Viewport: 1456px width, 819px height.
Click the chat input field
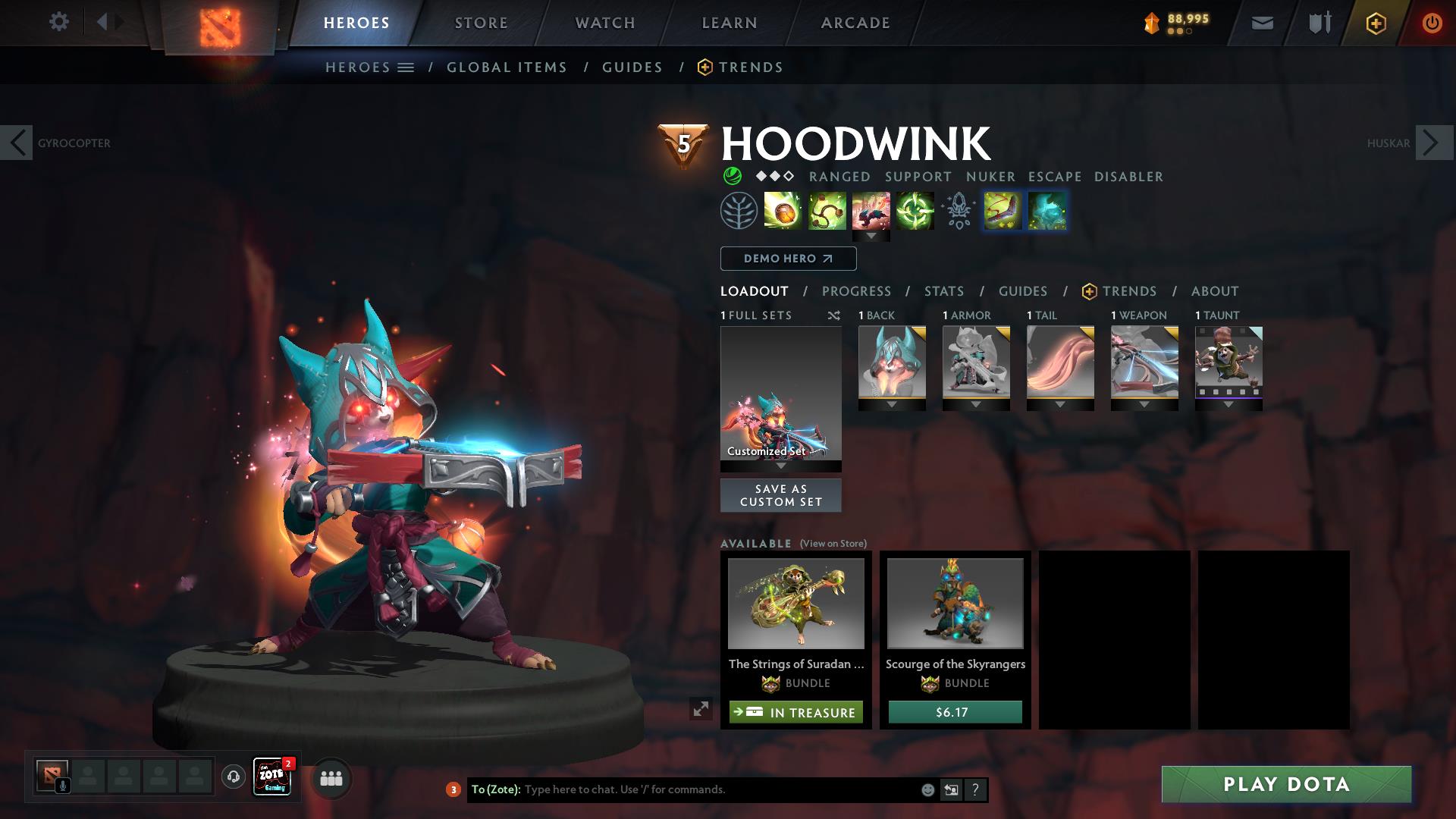682,789
